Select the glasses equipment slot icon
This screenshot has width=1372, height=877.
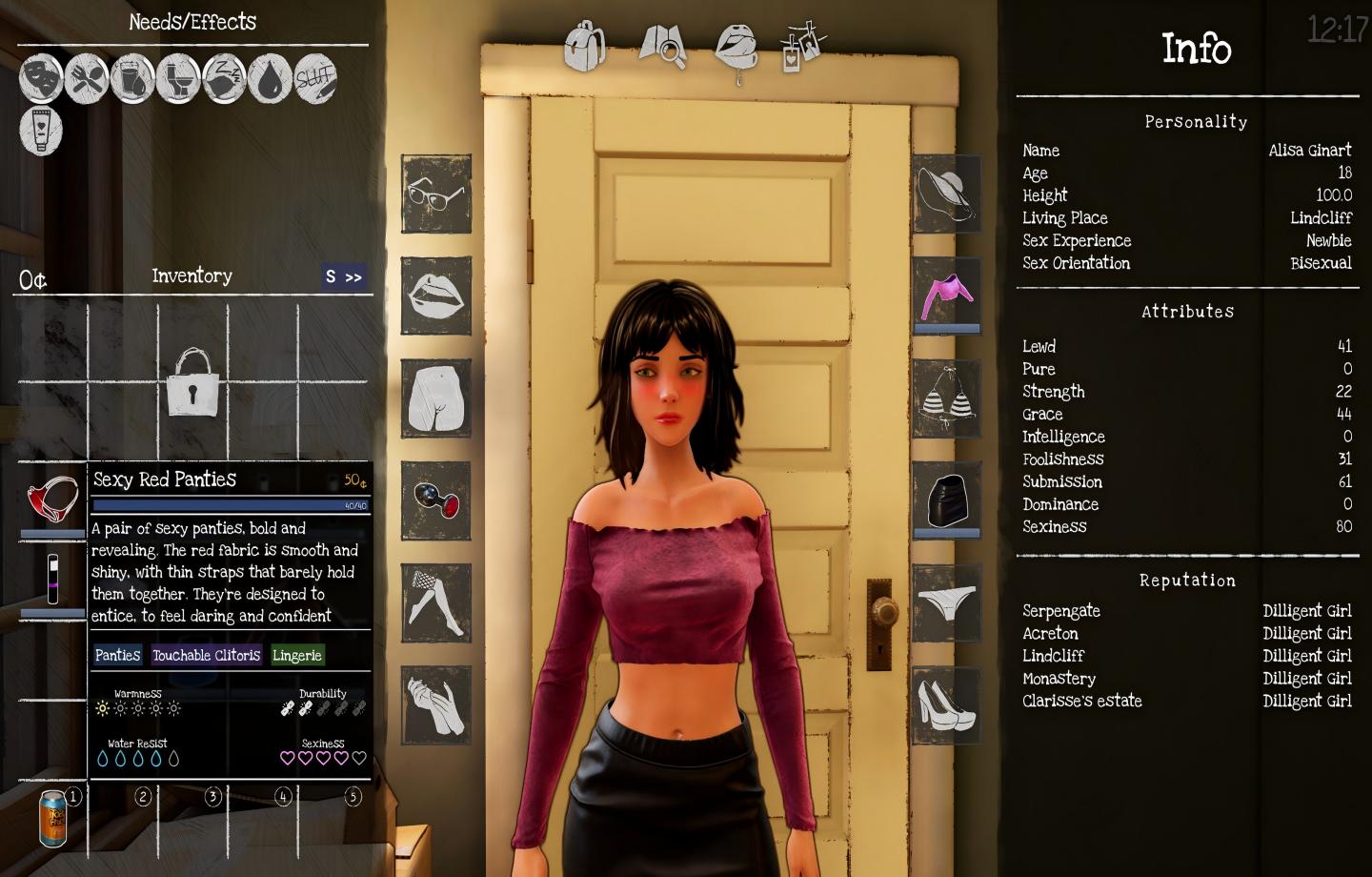(x=435, y=195)
